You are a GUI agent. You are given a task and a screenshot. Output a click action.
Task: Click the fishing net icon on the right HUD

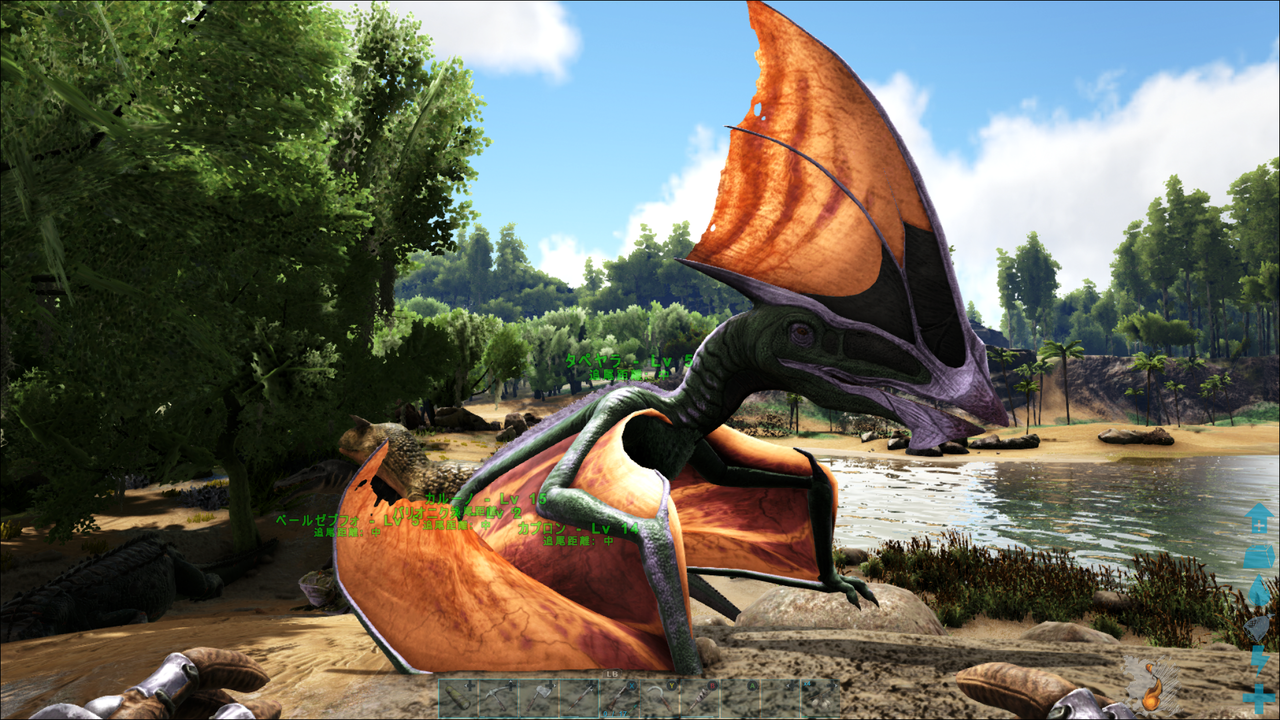point(1258,627)
